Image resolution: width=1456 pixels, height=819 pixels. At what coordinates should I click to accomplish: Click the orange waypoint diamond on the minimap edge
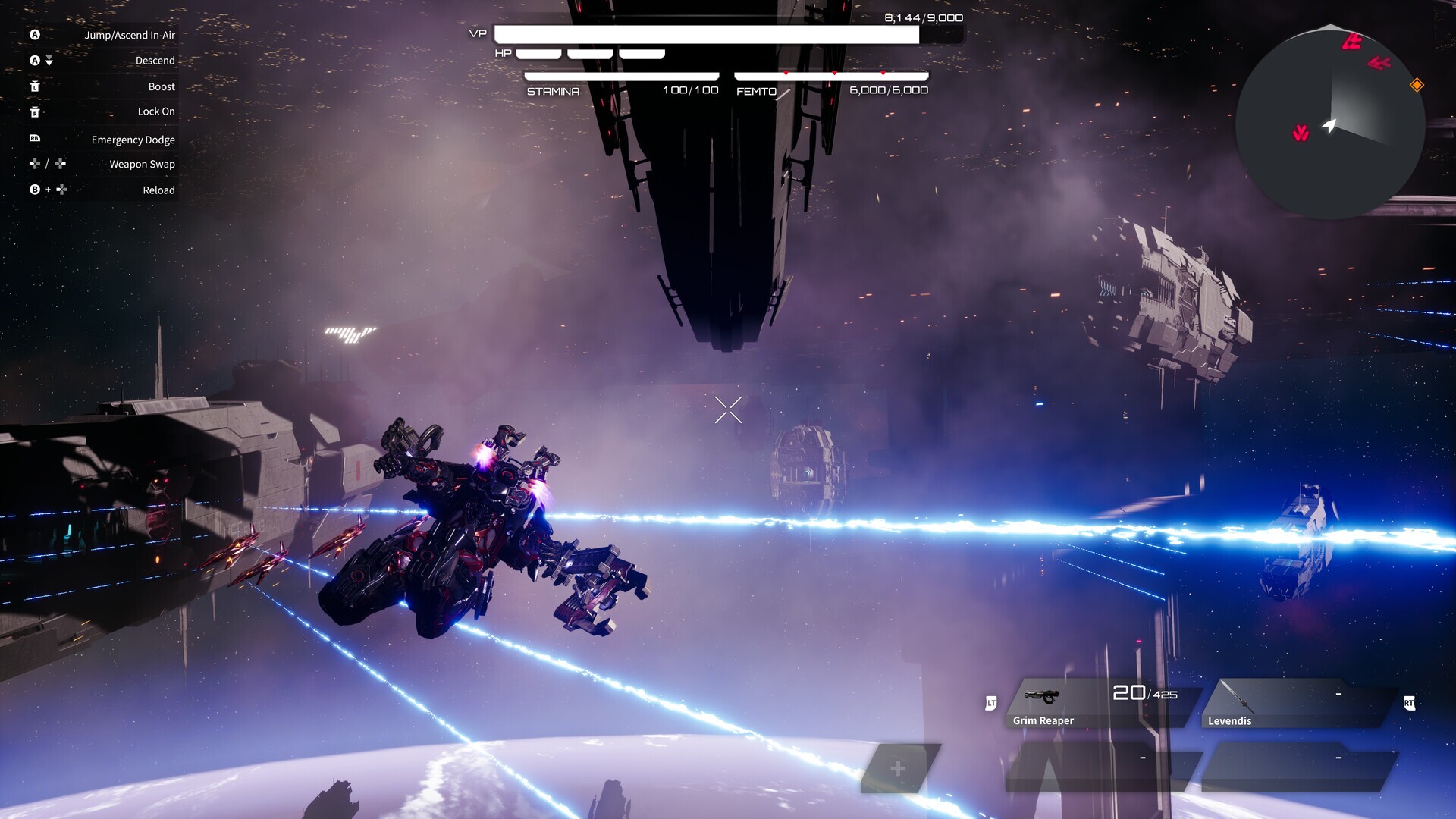1416,86
